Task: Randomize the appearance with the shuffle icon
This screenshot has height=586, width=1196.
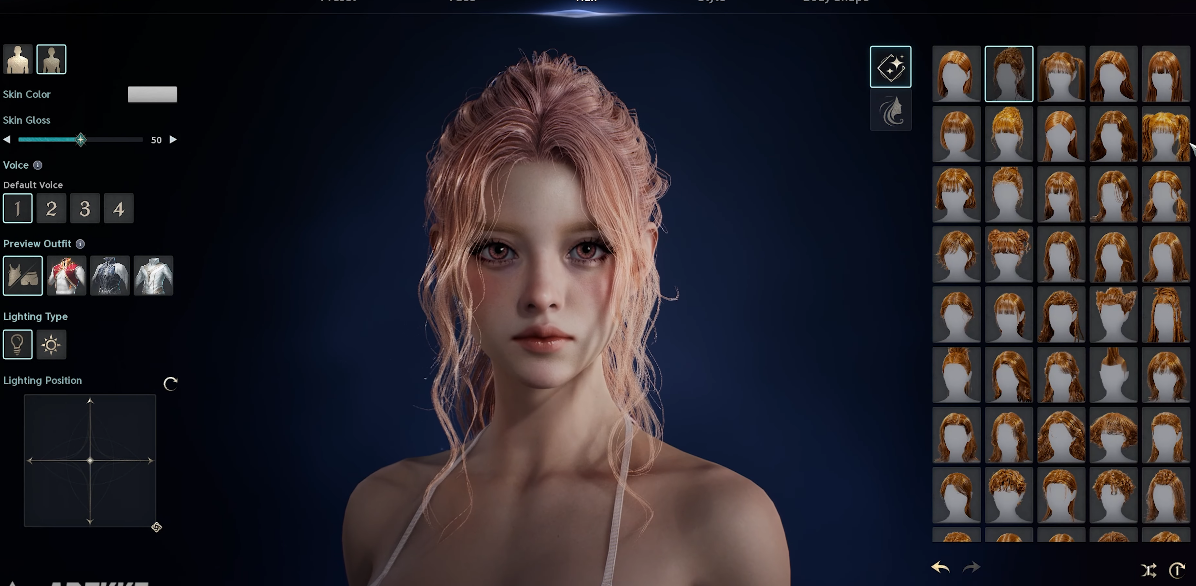Action: (1149, 570)
